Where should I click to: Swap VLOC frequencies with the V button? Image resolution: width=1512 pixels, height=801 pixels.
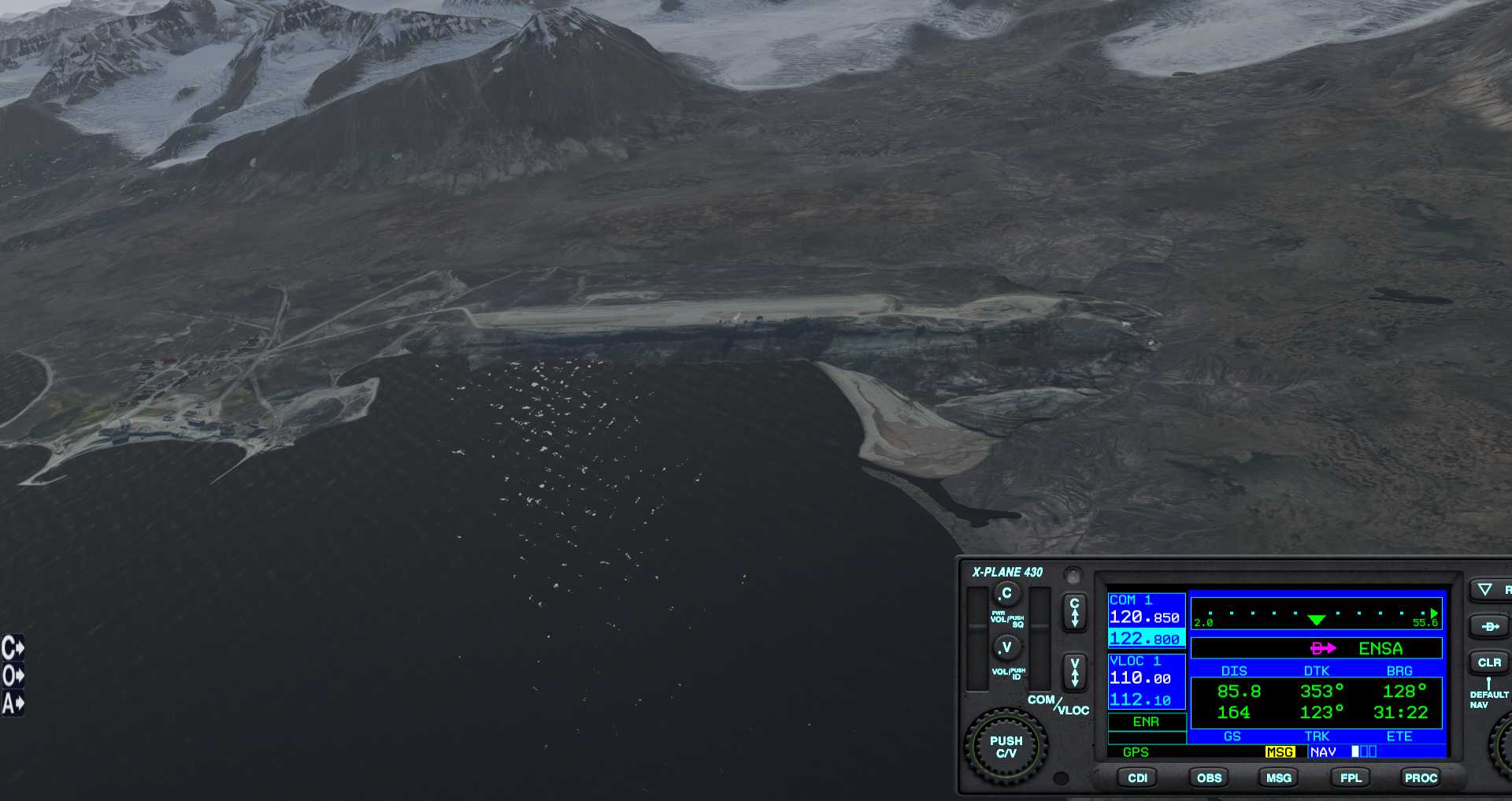(1074, 672)
